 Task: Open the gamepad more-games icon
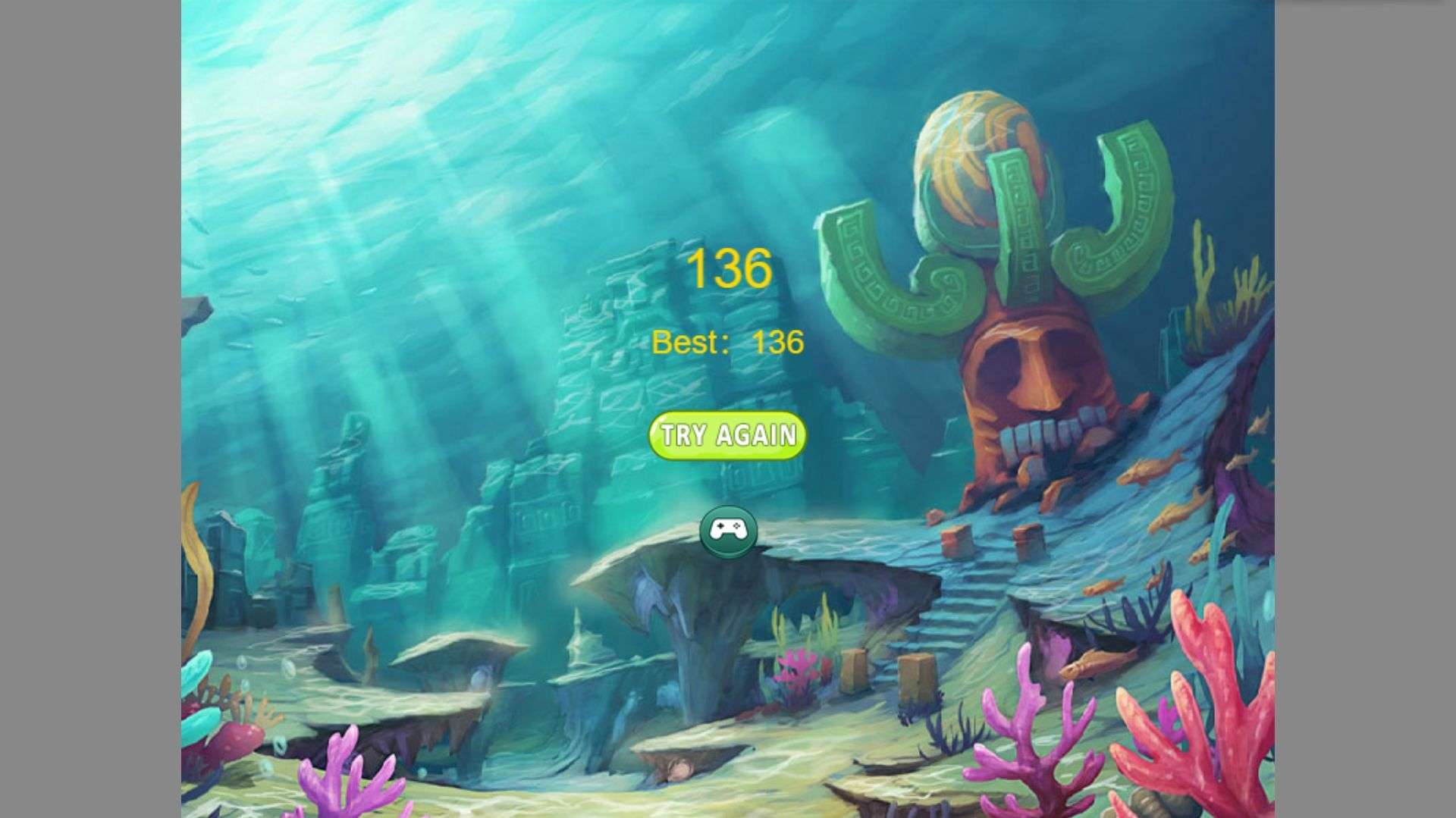[728, 531]
